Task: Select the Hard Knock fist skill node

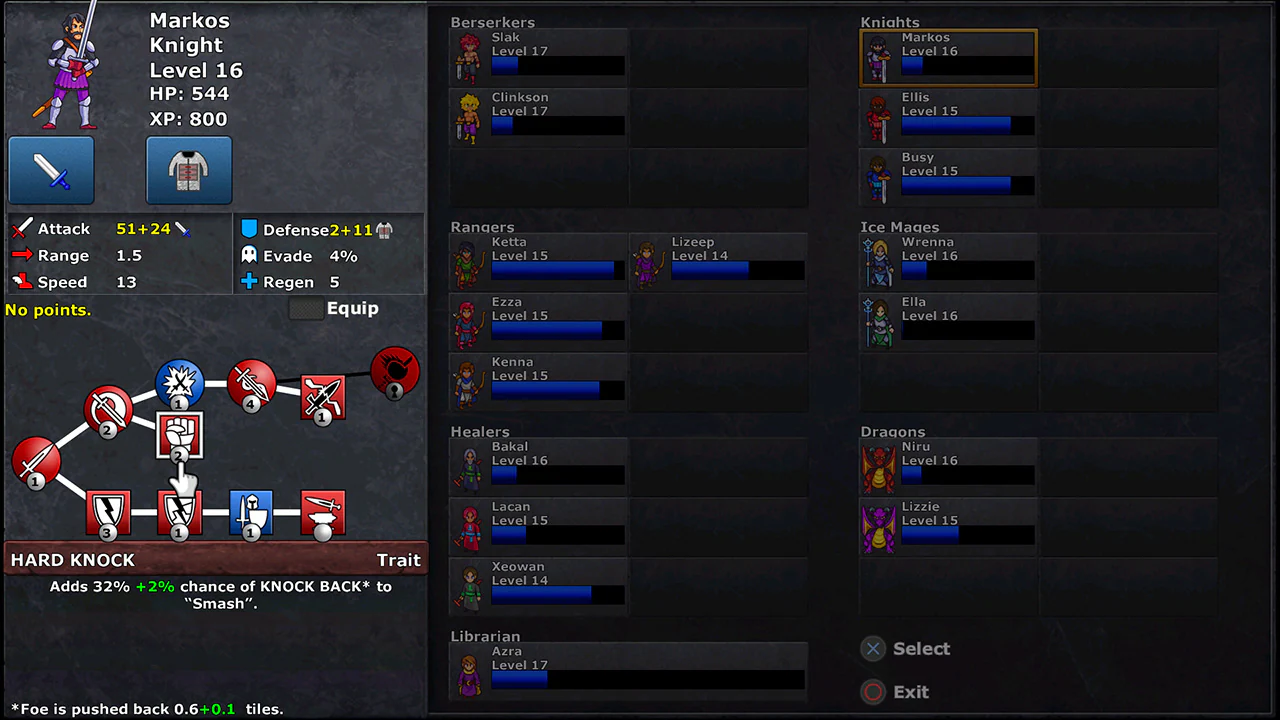Action: (178, 436)
